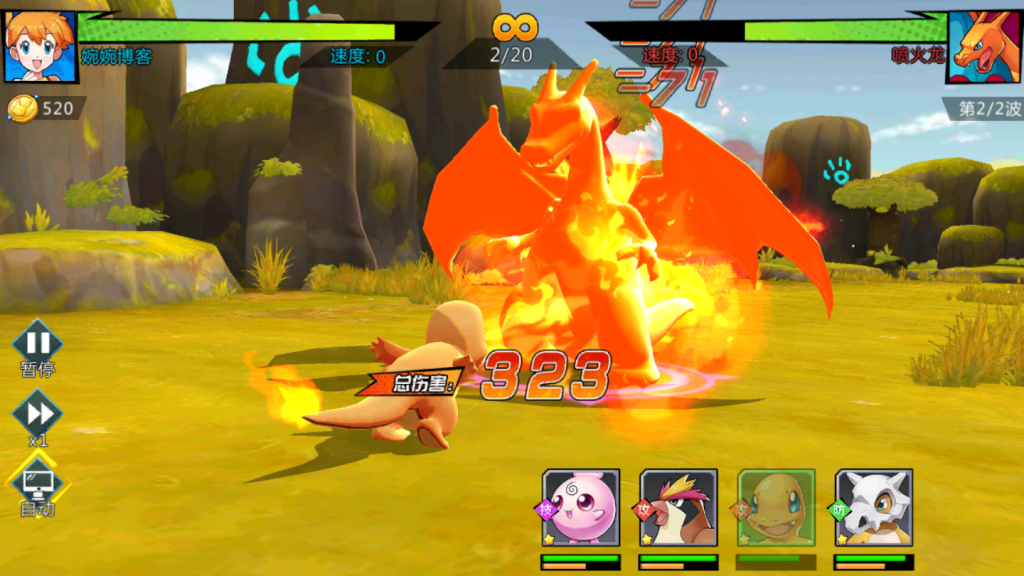
Task: Choose the Pidgeotto team portrait
Action: pyautogui.click(x=679, y=508)
